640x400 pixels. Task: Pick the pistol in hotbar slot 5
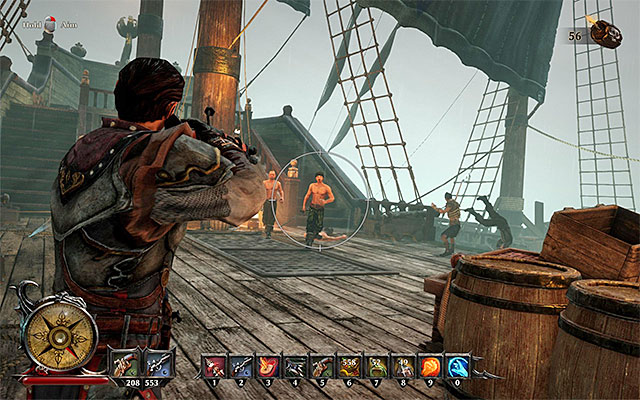click(322, 367)
